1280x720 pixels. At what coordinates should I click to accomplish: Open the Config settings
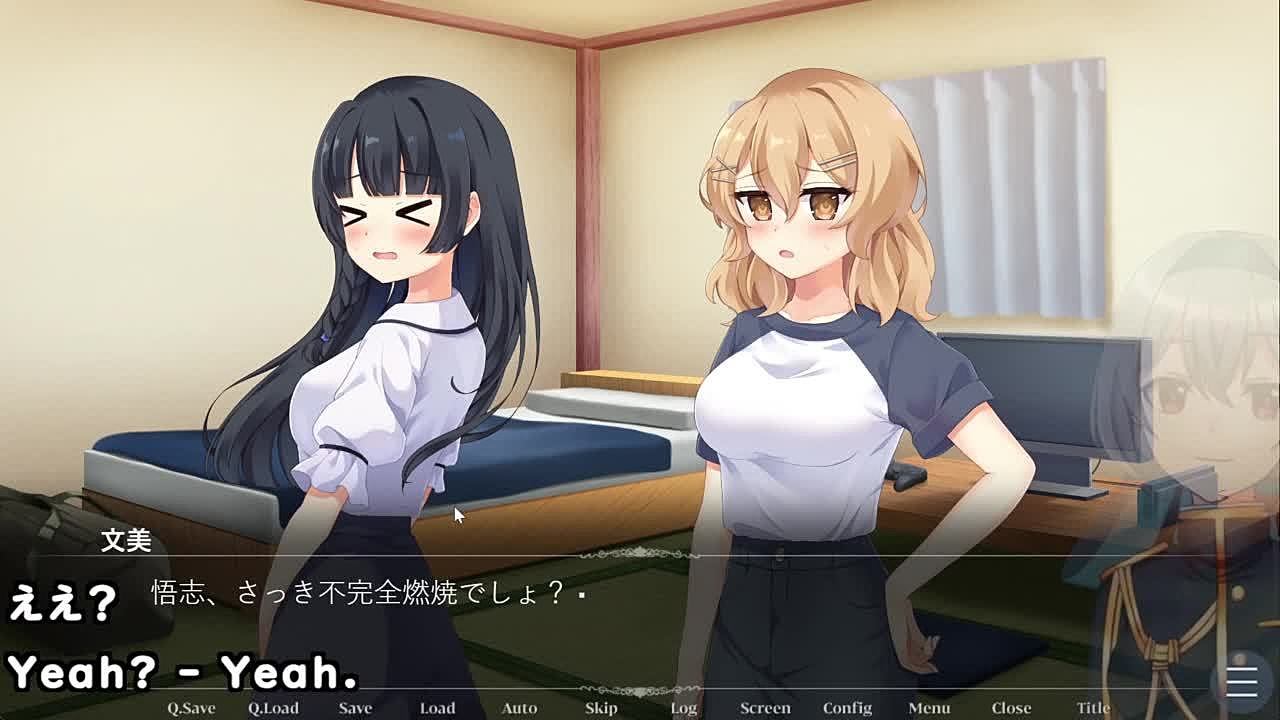(847, 707)
